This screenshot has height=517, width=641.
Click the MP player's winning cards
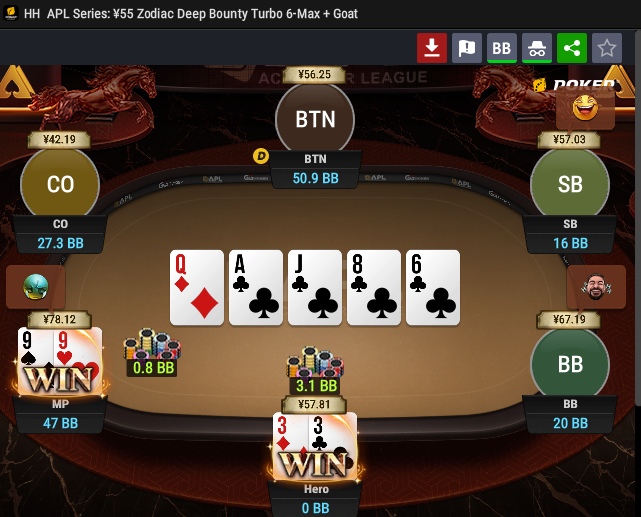coord(59,360)
